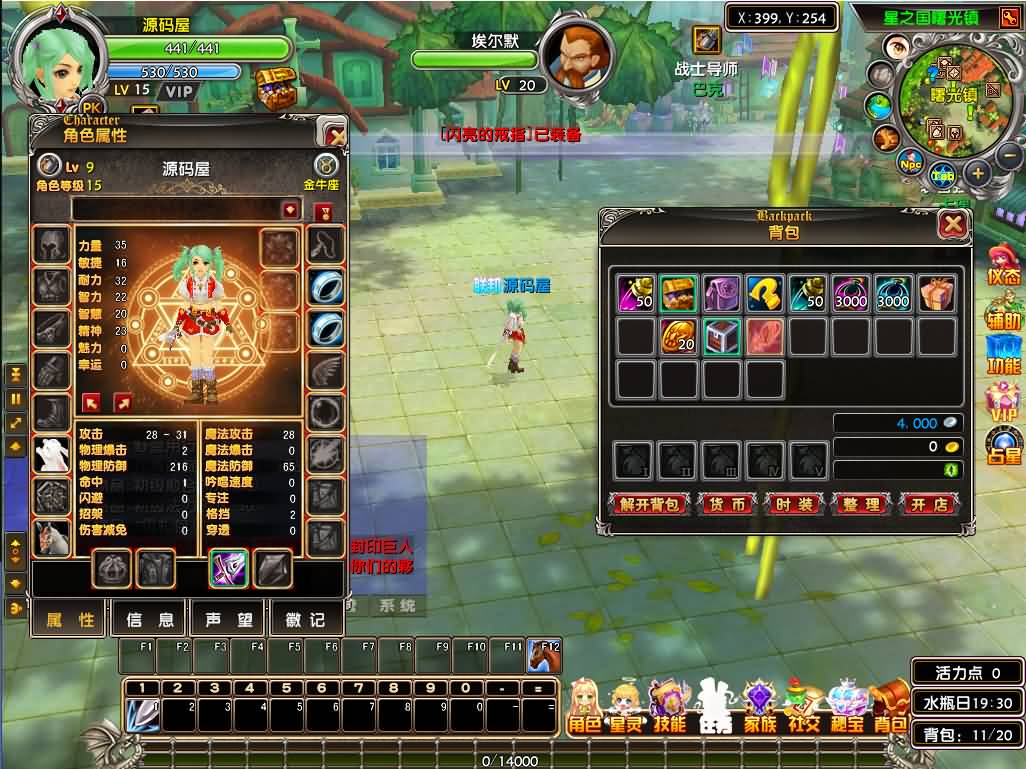This screenshot has height=769, width=1026.
Task: Open the 技能 skills menu
Action: 669,705
